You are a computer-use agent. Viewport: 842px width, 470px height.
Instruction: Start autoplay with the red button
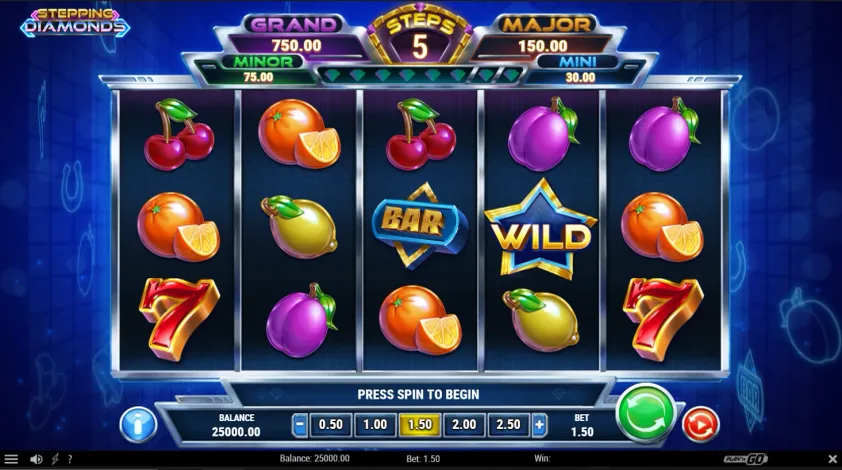700,424
